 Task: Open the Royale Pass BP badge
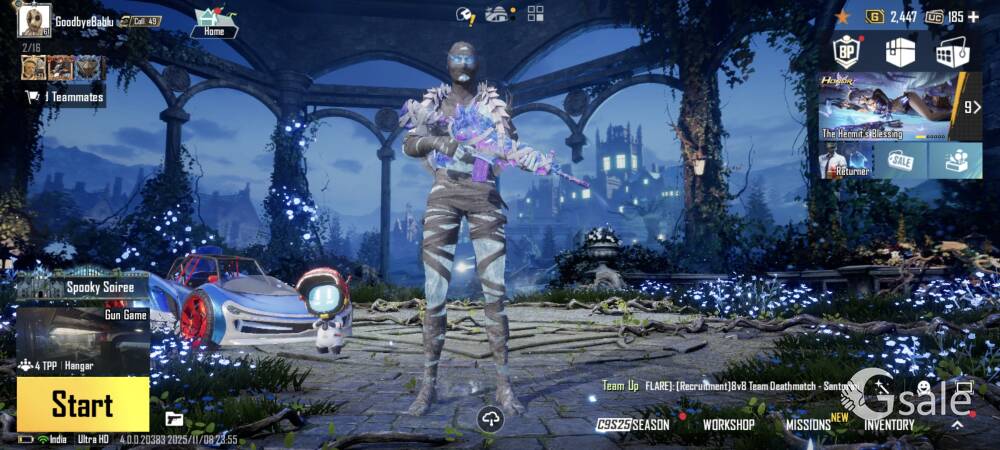pyautogui.click(x=848, y=52)
